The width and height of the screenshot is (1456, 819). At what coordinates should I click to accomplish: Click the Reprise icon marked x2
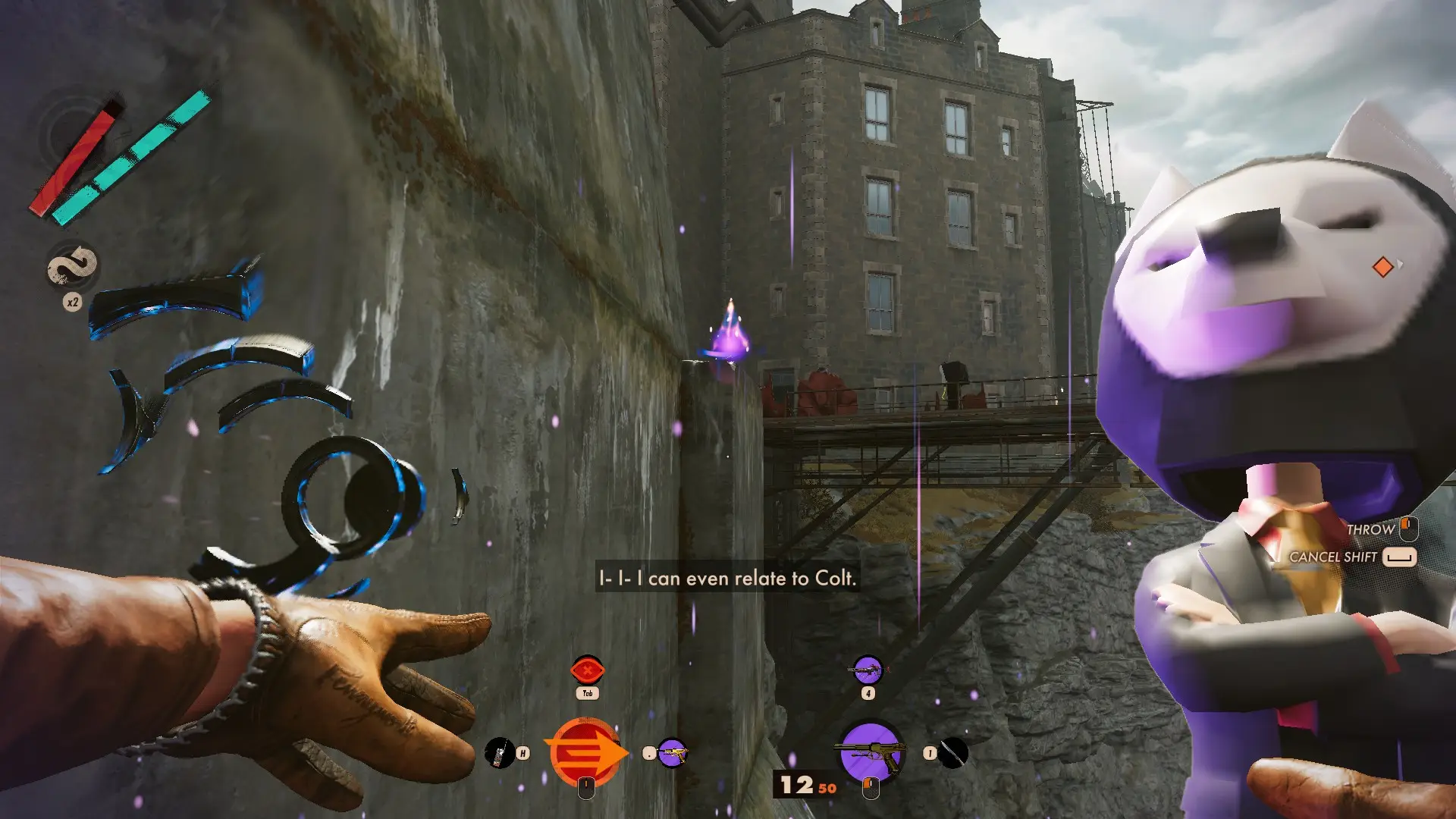(73, 266)
